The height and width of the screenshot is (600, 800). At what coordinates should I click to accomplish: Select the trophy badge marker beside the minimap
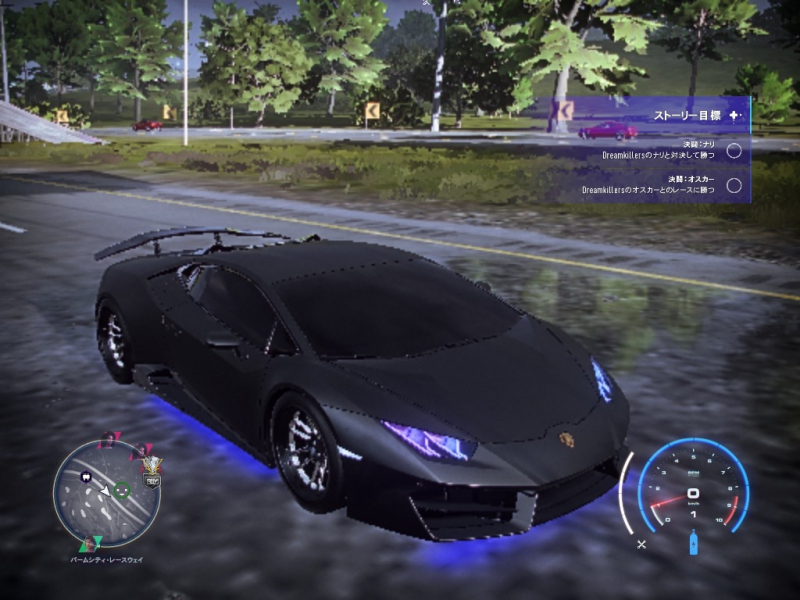click(153, 467)
